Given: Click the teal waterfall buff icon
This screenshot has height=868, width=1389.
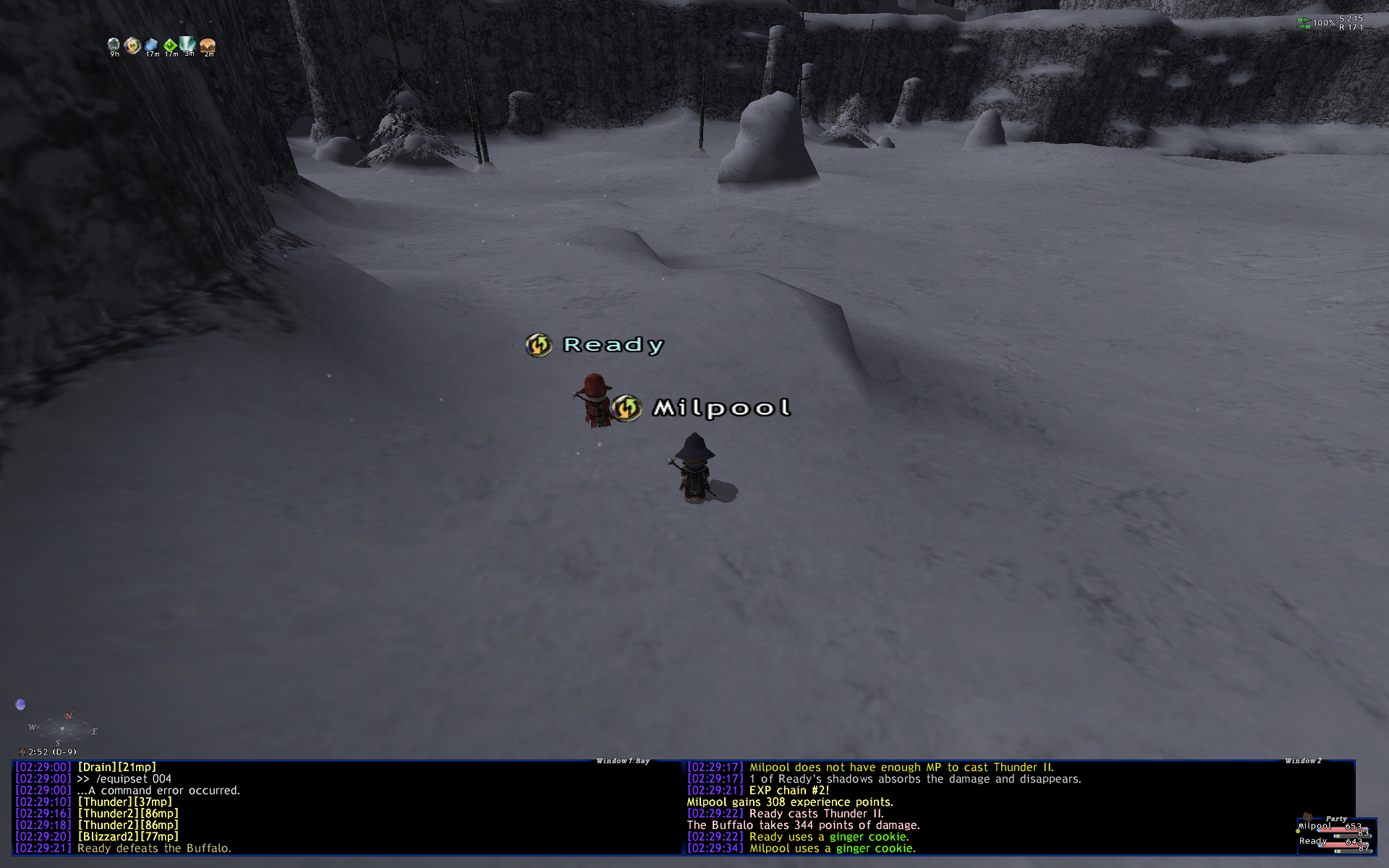Looking at the screenshot, I should pyautogui.click(x=188, y=44).
